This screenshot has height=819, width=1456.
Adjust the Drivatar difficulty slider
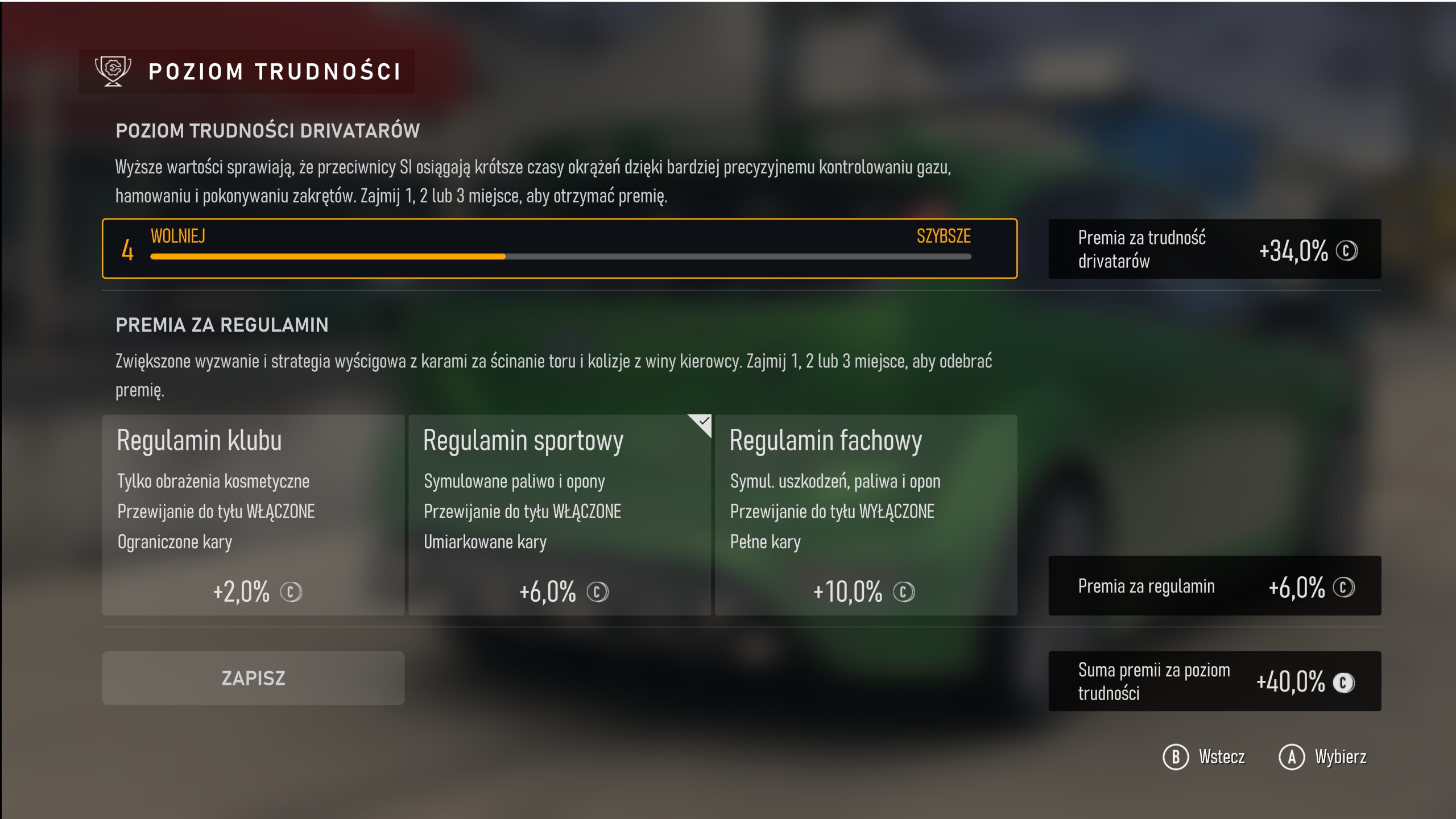coord(560,257)
